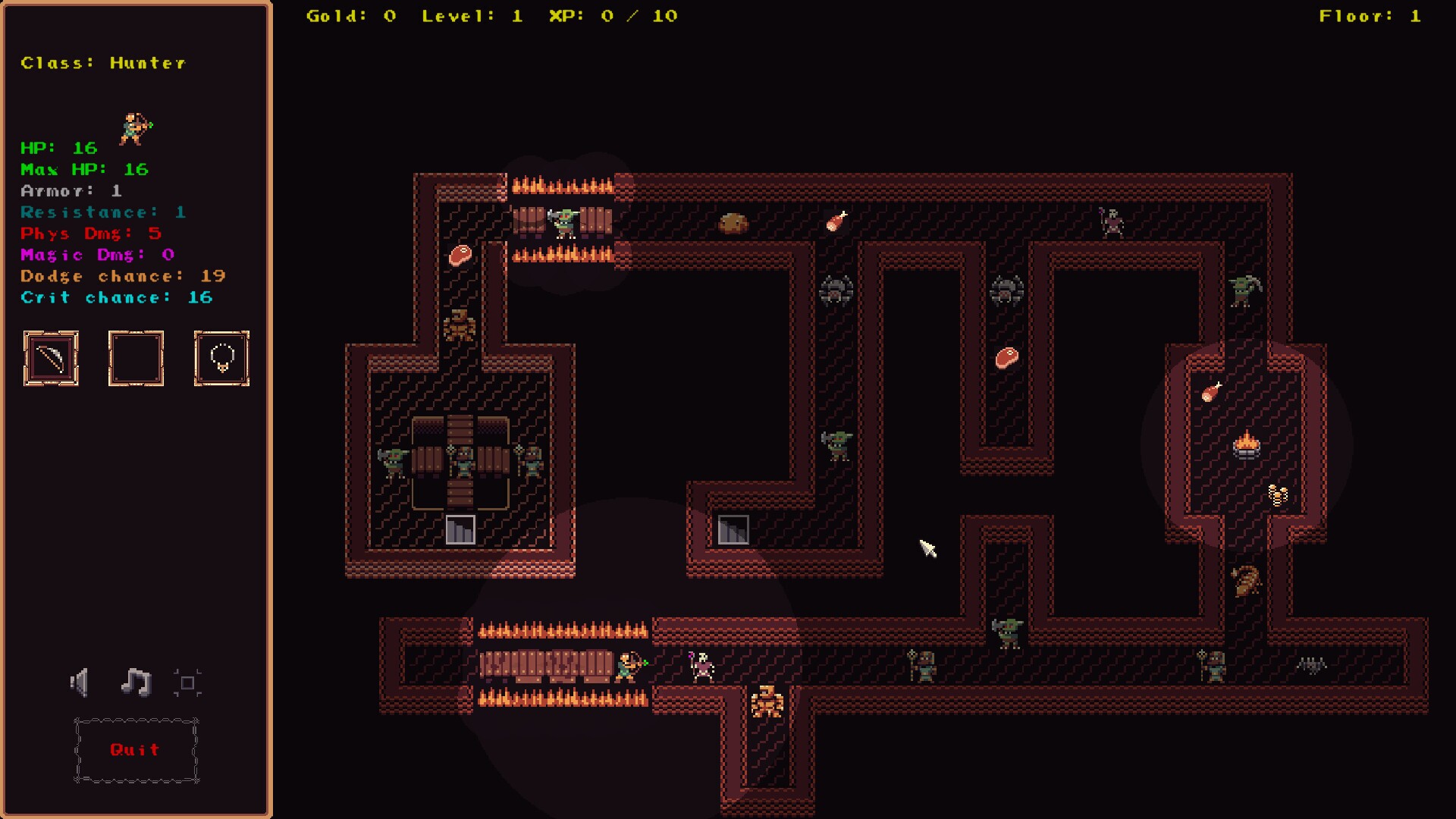Select the equipped bow in the weapon slot
The width and height of the screenshot is (1456, 819).
pyautogui.click(x=51, y=359)
